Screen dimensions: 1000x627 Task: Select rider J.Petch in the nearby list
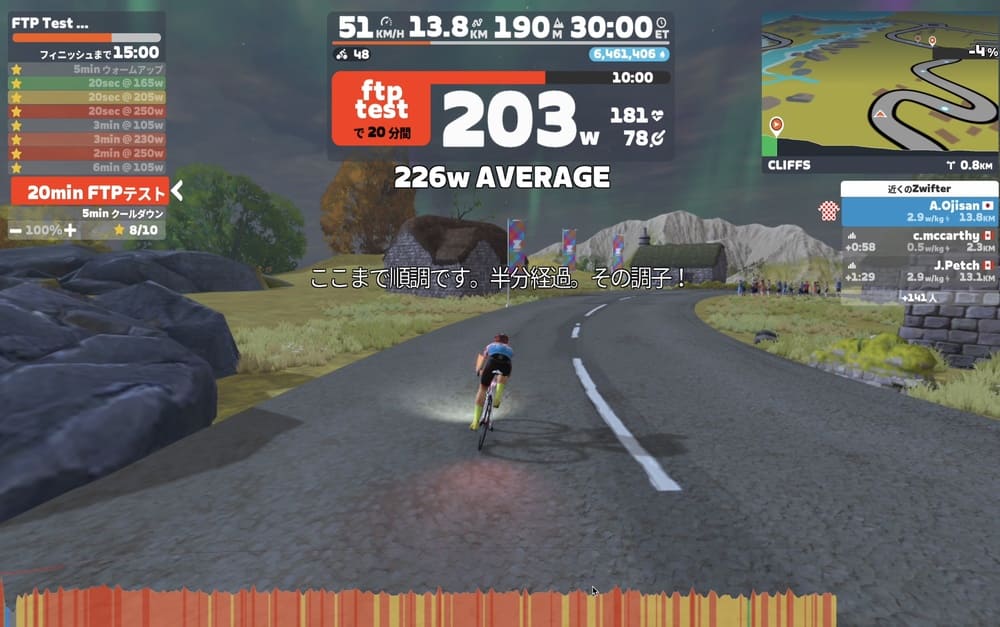(919, 270)
